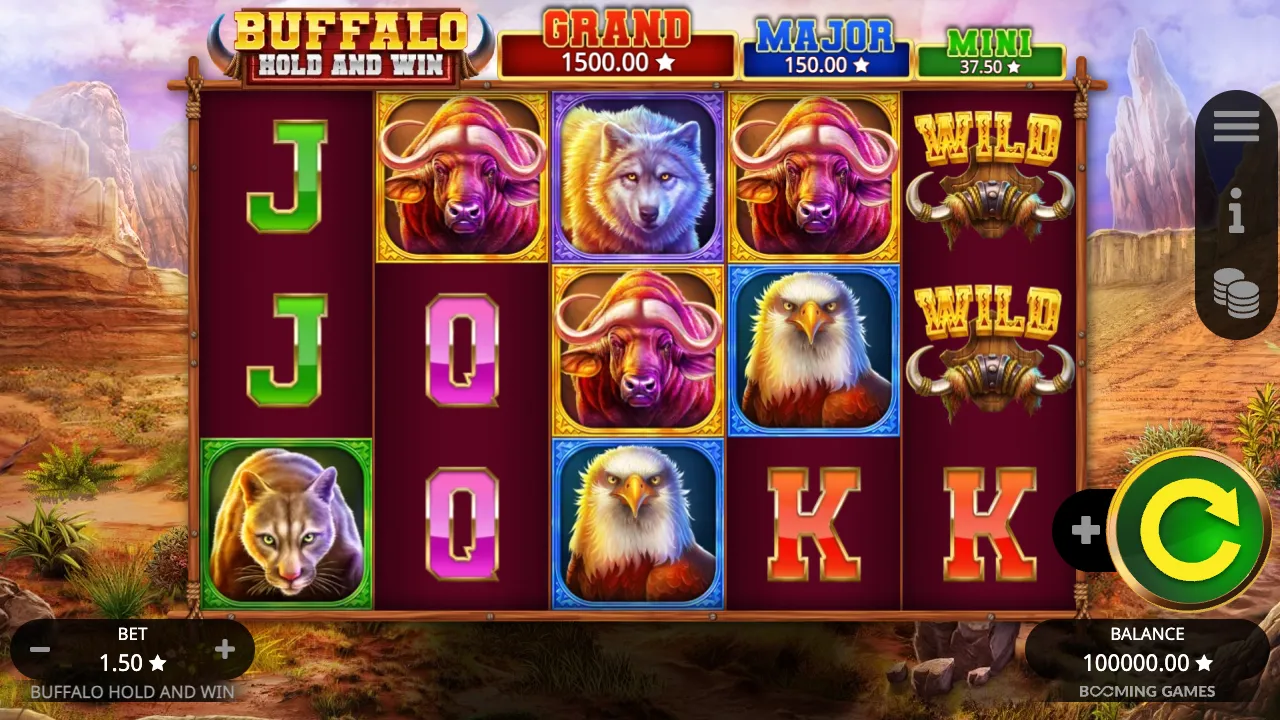Select the eagle symbol in the center reel
The height and width of the screenshot is (720, 1280).
(x=639, y=525)
